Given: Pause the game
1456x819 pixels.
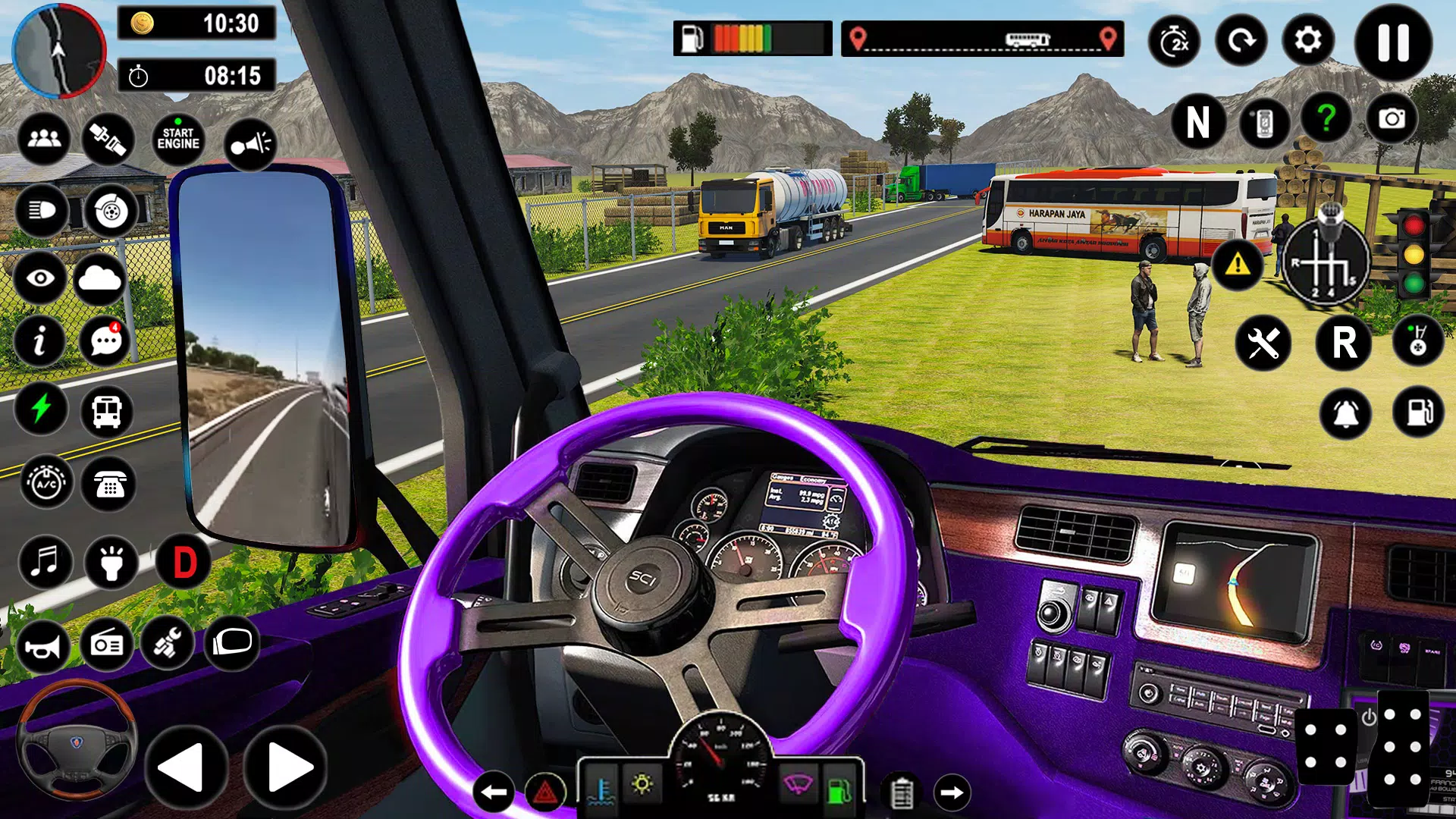Looking at the screenshot, I should tap(1393, 42).
